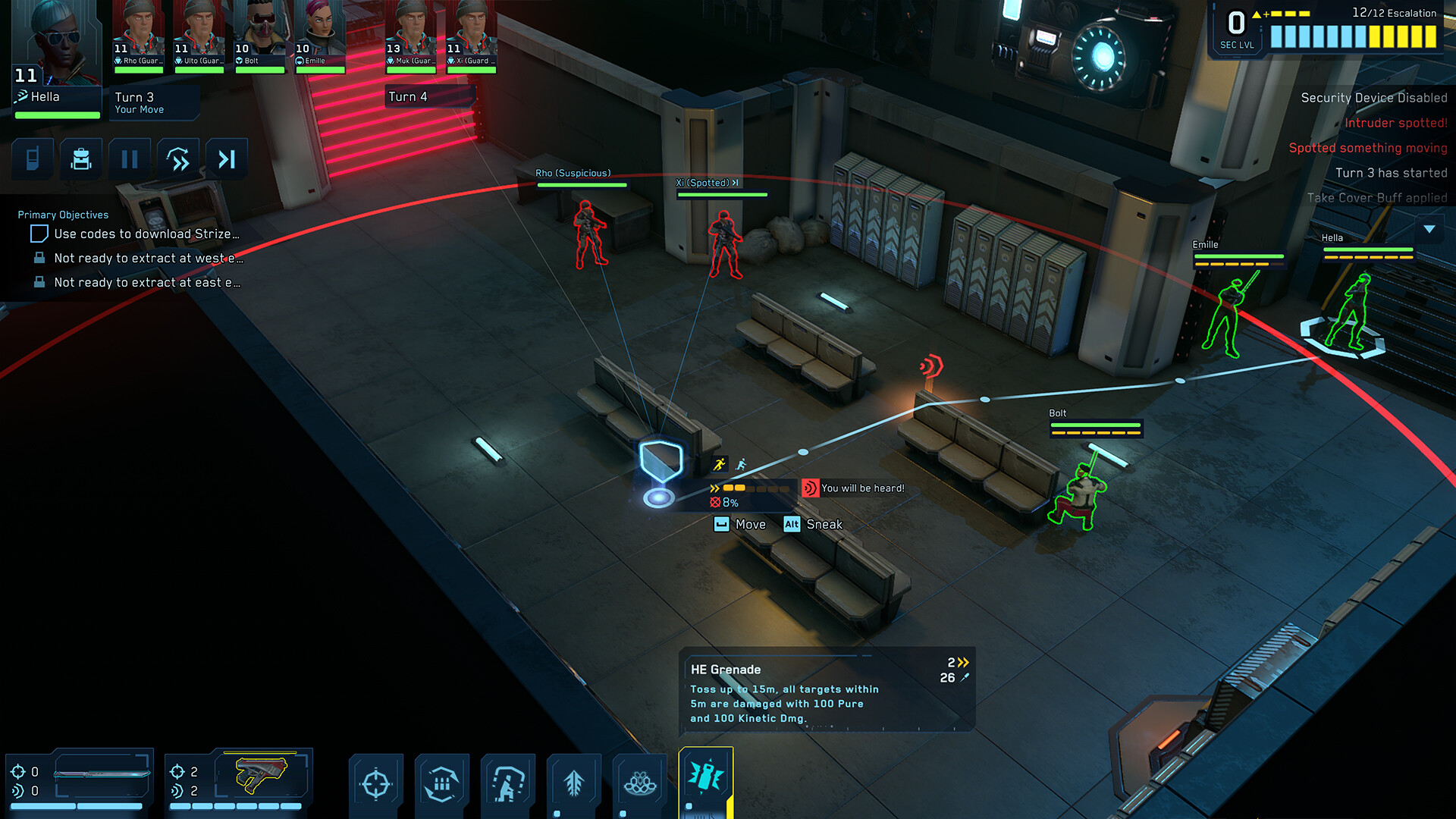Screen dimensions: 1456x819
Task: Select the HE Grenade ability
Action: coord(706,778)
